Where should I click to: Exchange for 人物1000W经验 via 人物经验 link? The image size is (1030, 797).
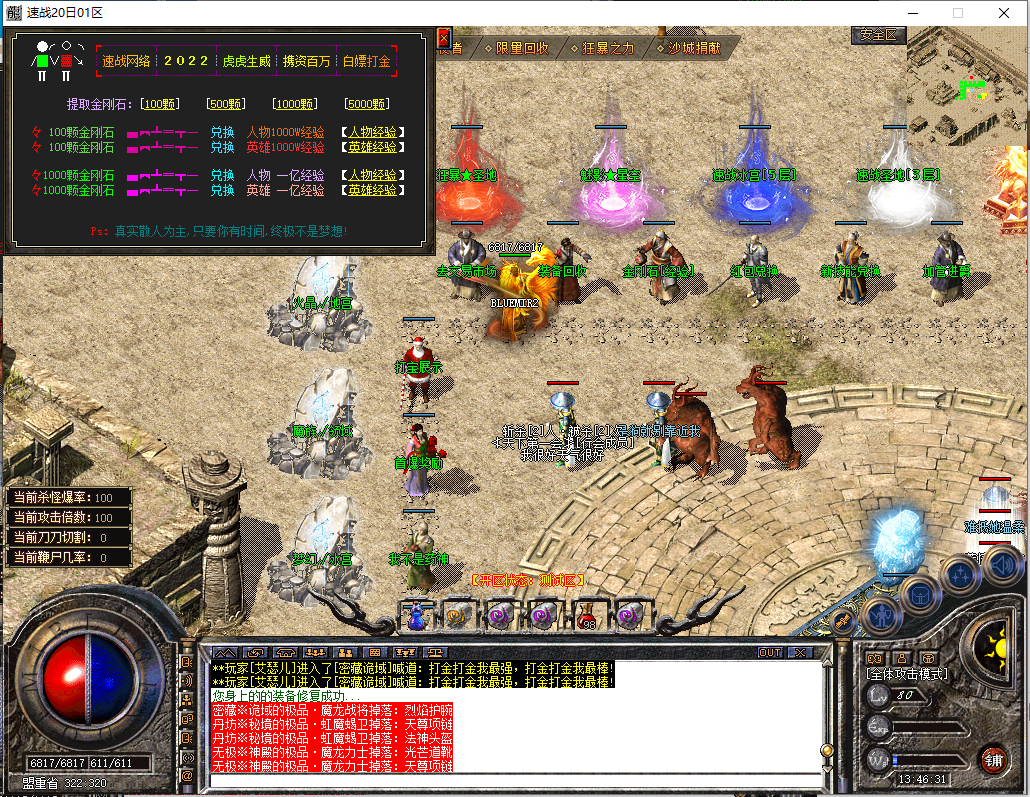[372, 132]
